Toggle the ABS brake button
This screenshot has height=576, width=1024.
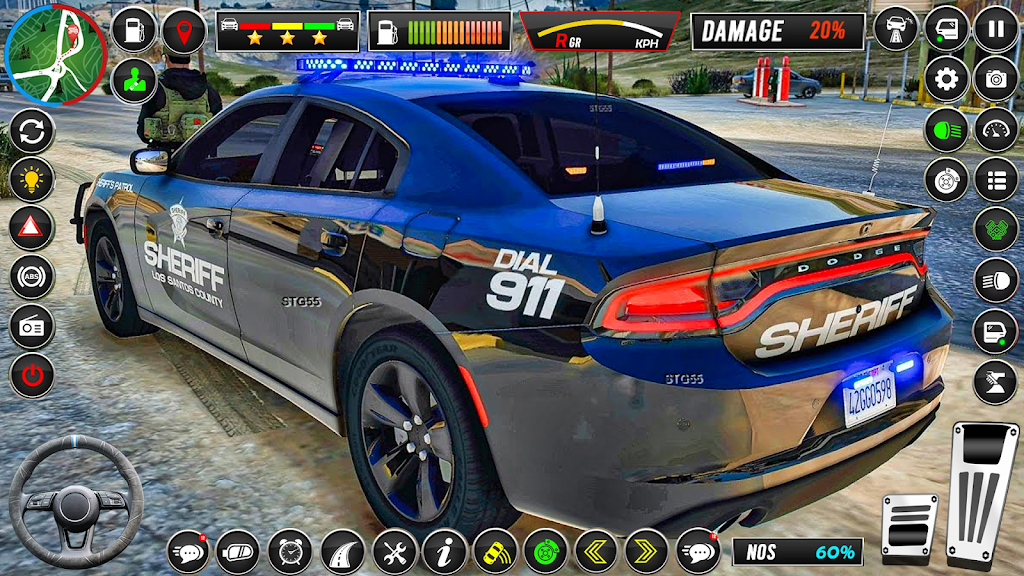(x=32, y=277)
